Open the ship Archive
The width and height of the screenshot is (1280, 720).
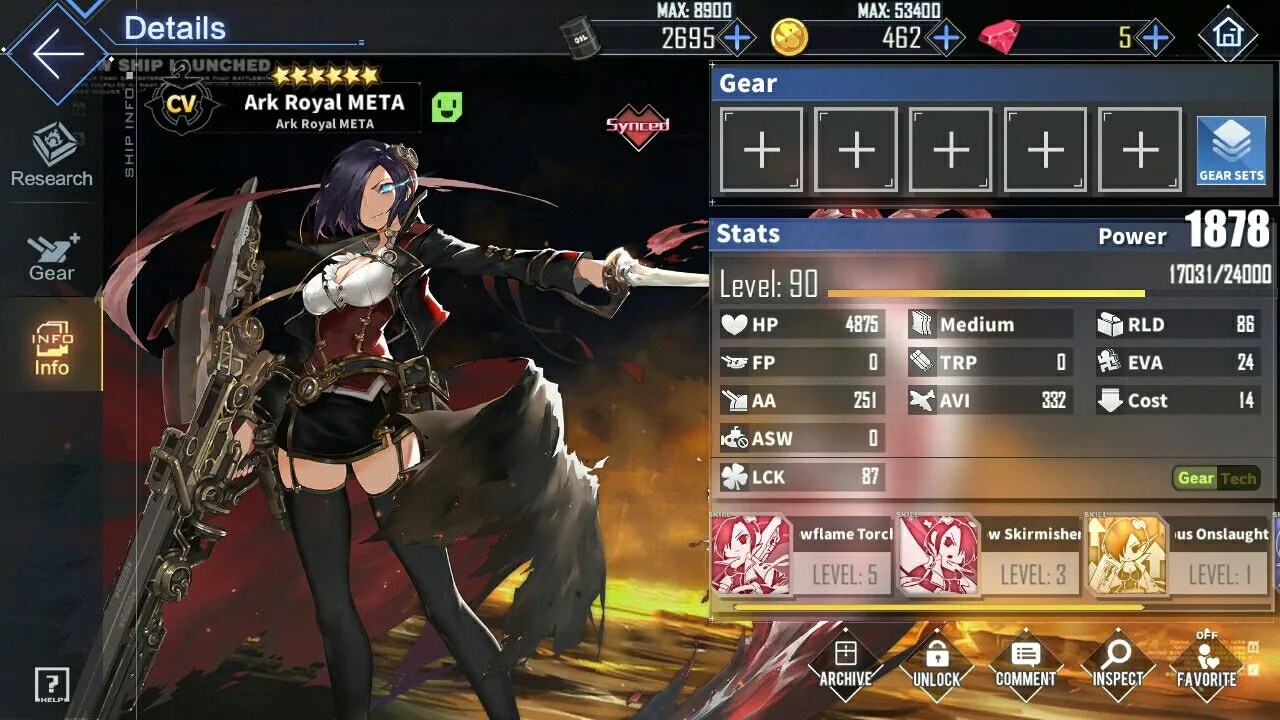[x=845, y=664]
